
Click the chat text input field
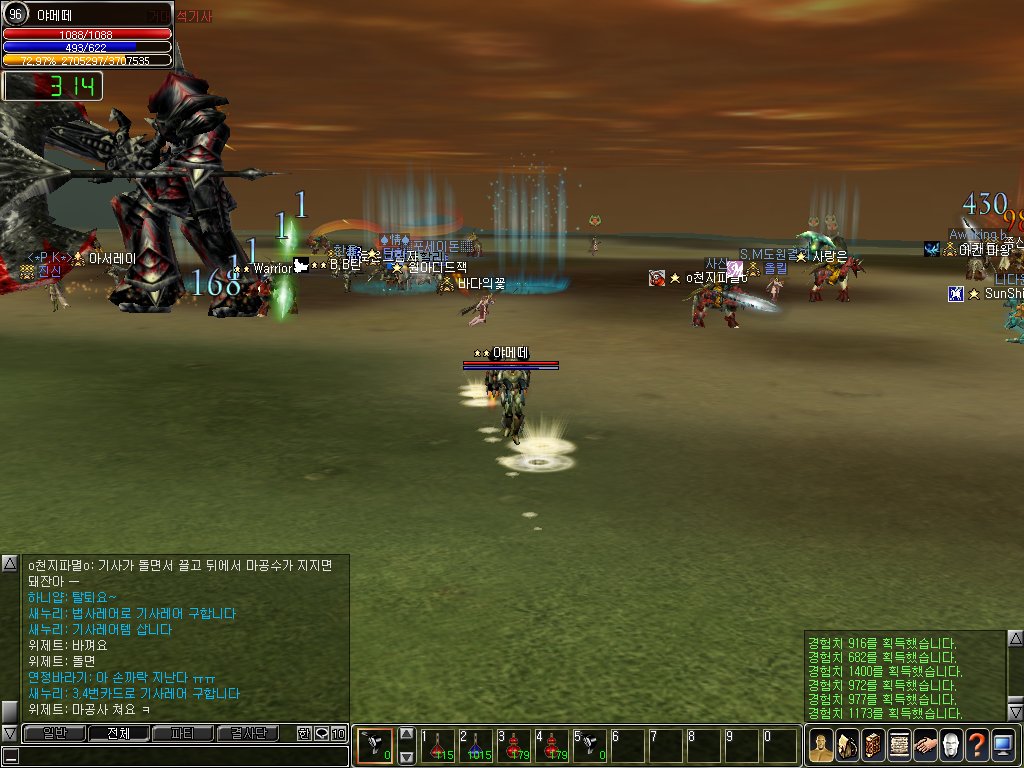(180, 757)
